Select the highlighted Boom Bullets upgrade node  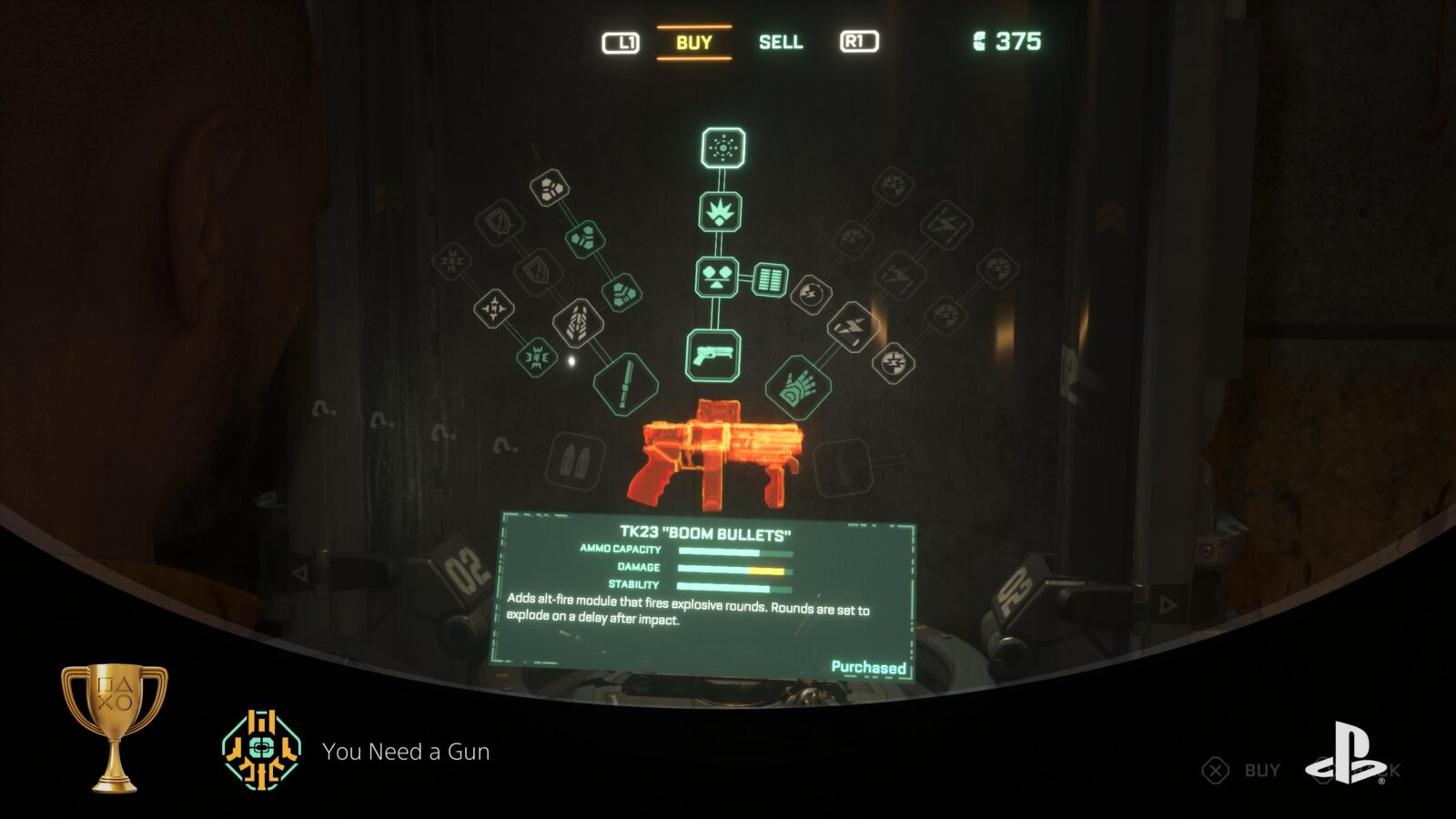tap(723, 147)
